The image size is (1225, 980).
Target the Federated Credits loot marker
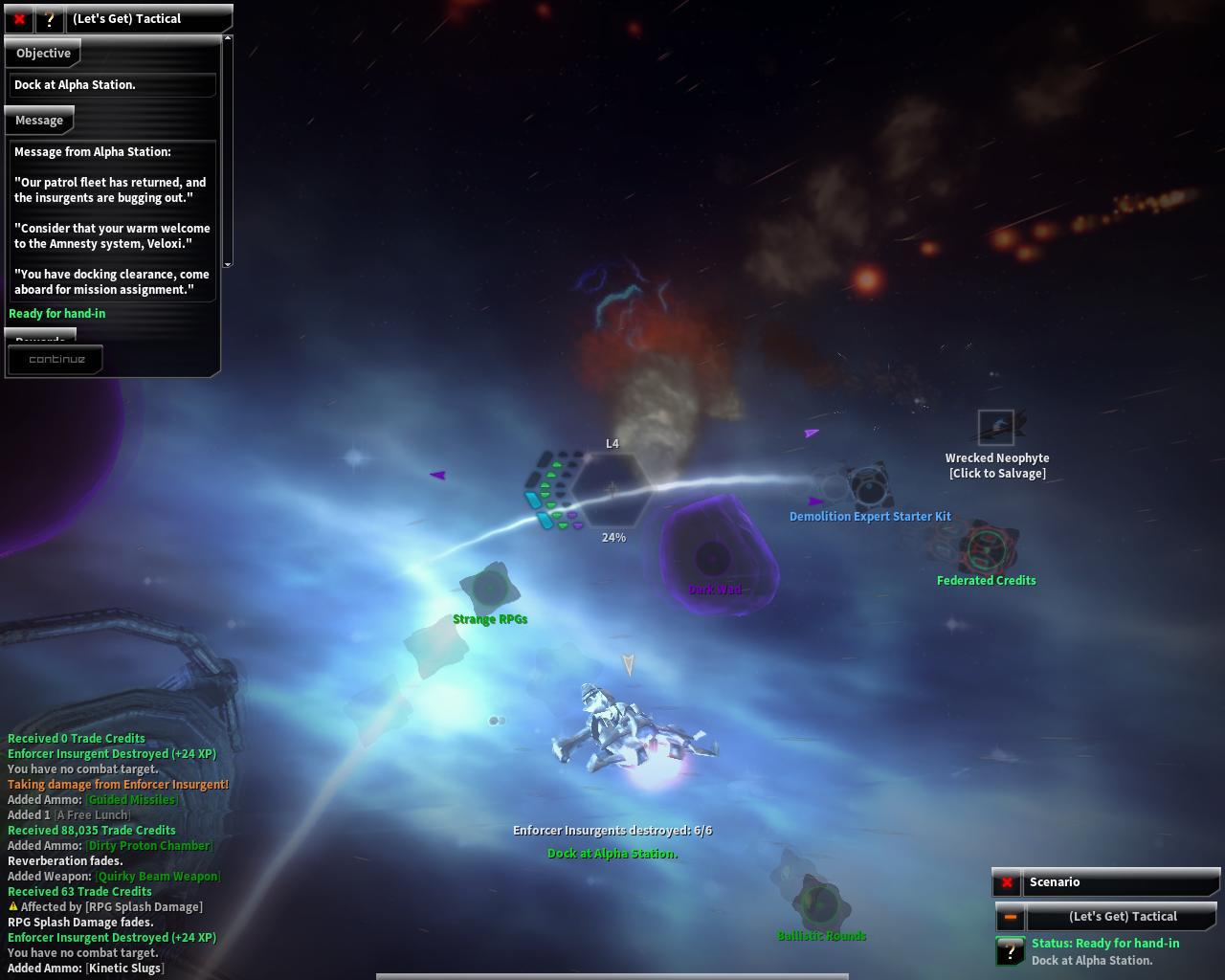tap(985, 550)
